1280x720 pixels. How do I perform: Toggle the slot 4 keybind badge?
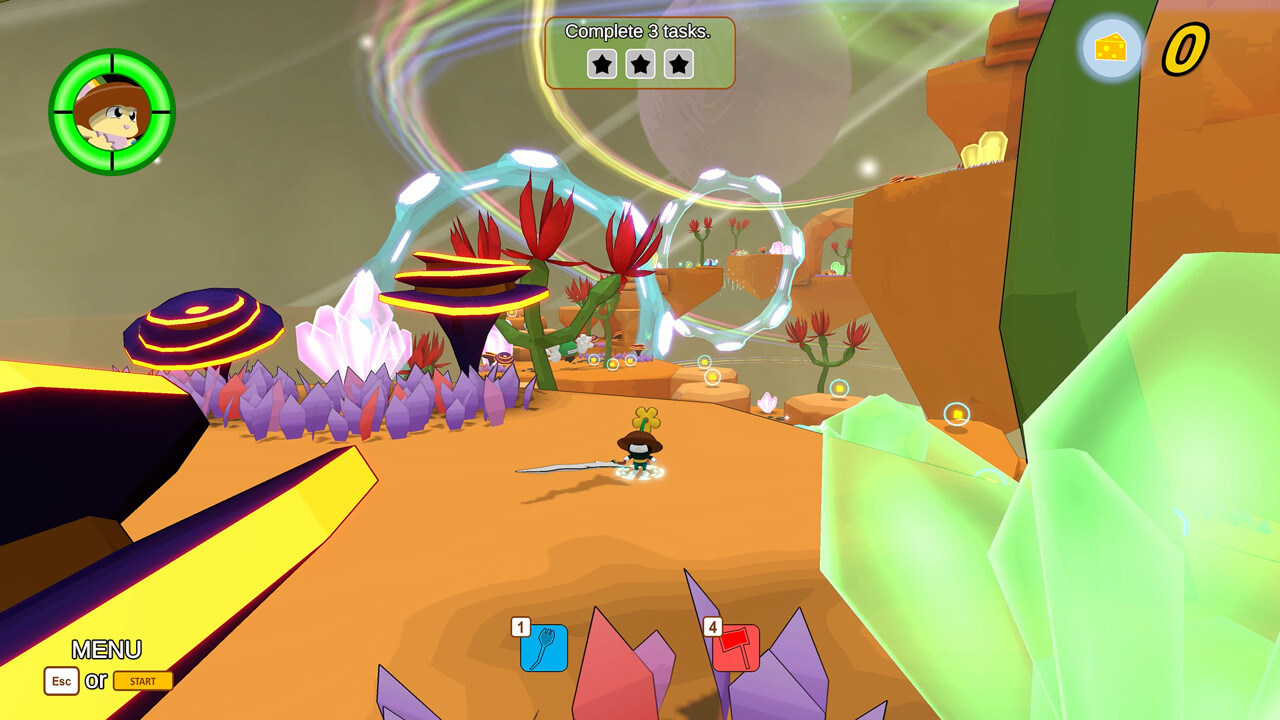click(x=712, y=627)
